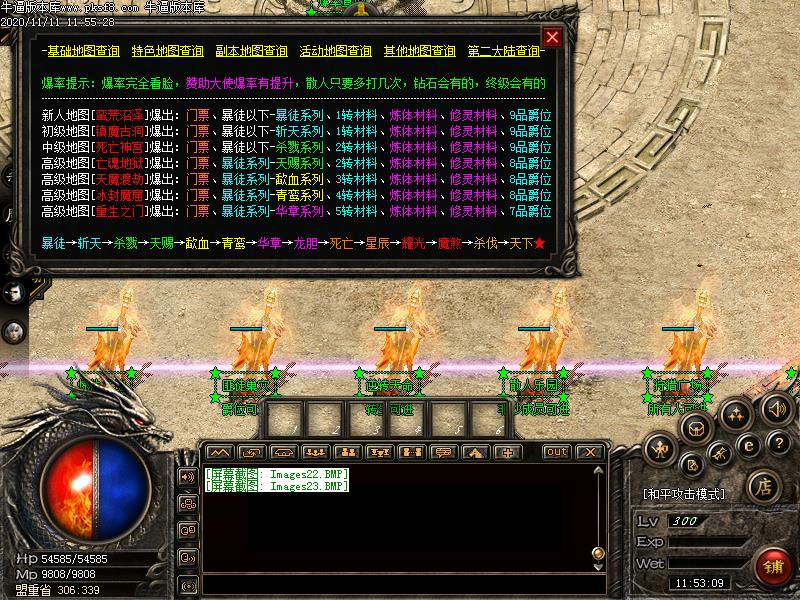Viewport: 800px width, 600px height.
Task: Close the map drop-rate info window
Action: [552, 37]
